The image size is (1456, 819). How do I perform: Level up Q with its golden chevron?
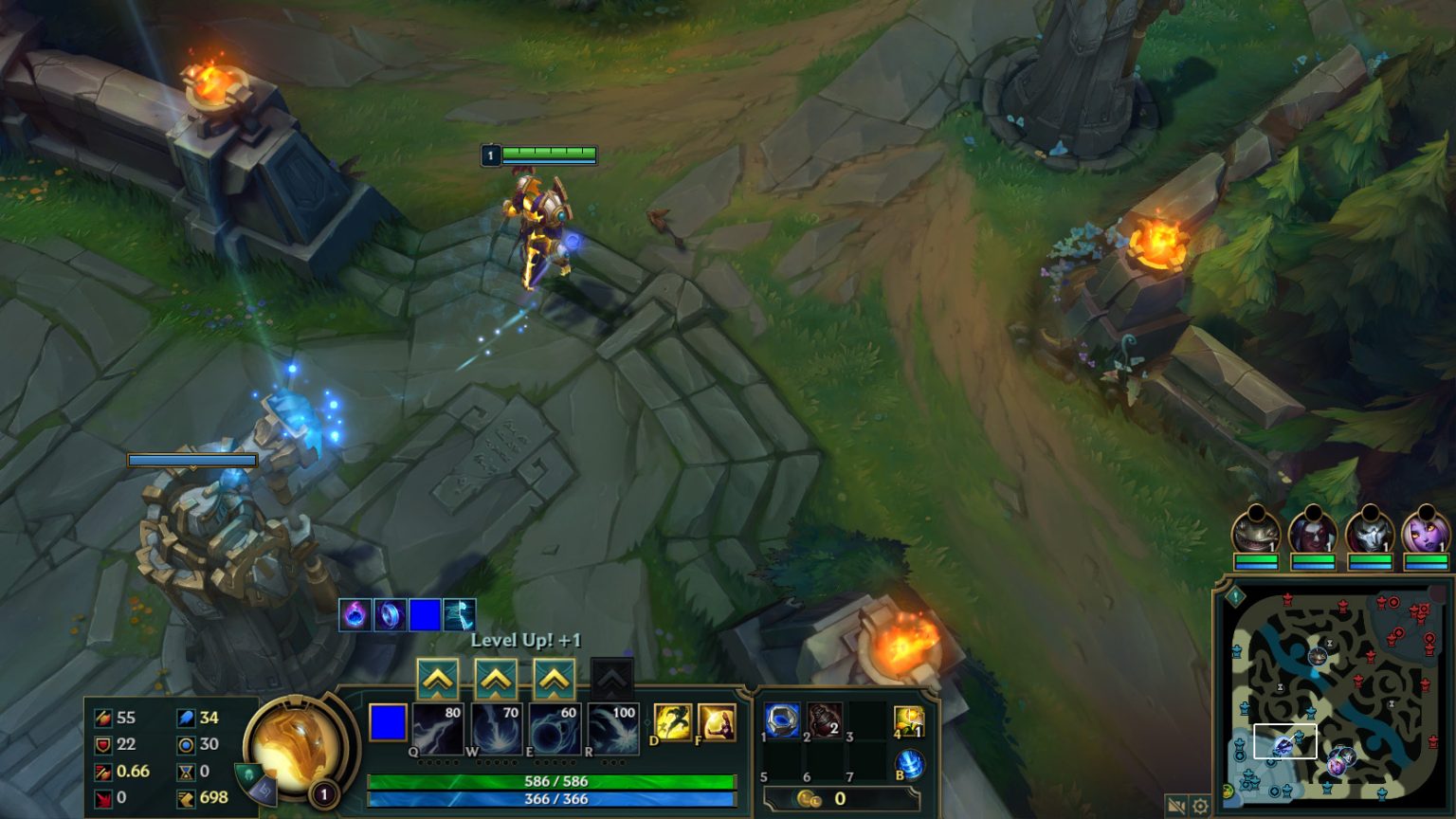(x=438, y=679)
